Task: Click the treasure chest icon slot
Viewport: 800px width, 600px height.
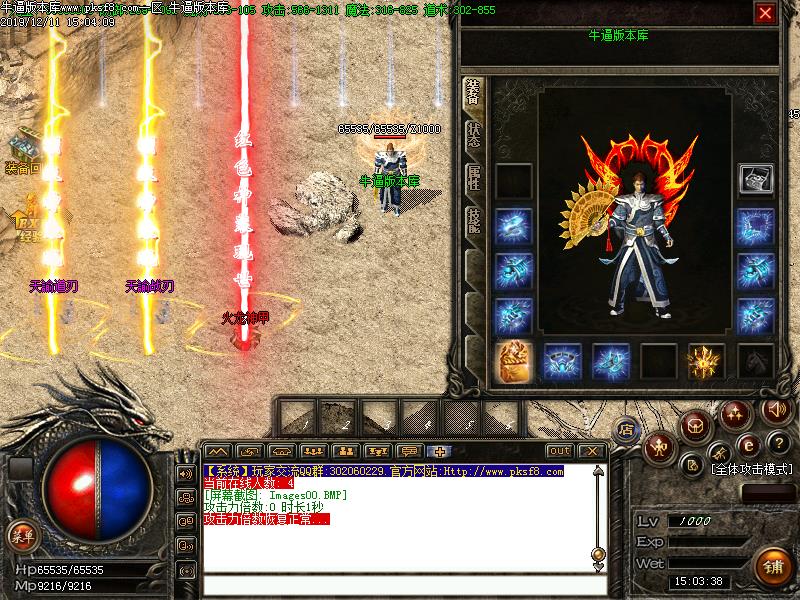Action: pos(756,179)
